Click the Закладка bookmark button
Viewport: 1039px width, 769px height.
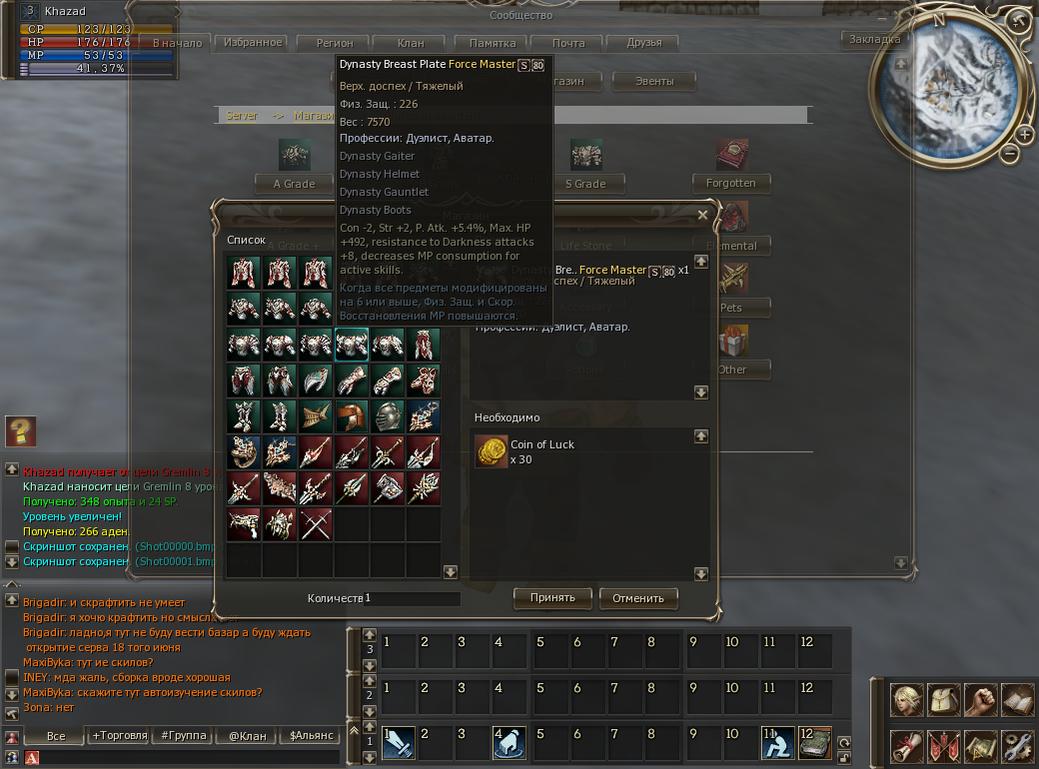click(874, 39)
